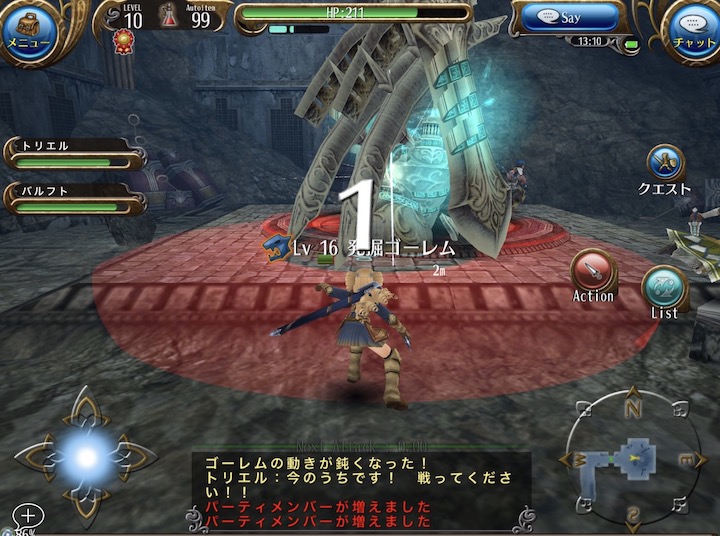This screenshot has width=720, height=536.
Task: Open the compass minimap
Action: coord(632,459)
